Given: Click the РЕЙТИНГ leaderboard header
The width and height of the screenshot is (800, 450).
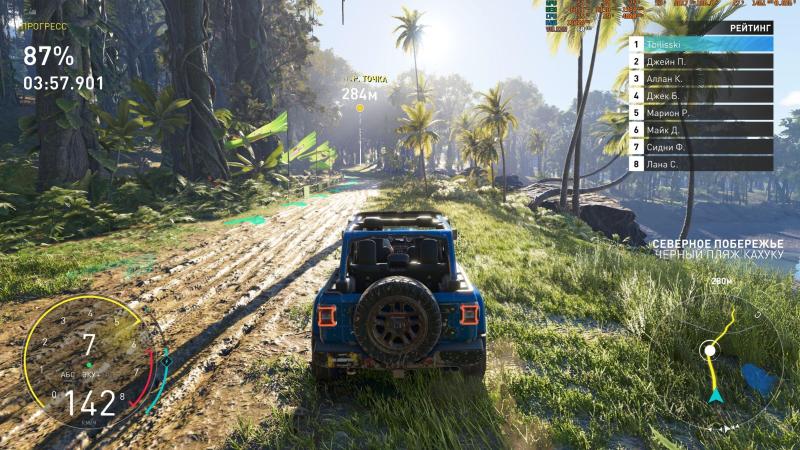Looking at the screenshot, I should [750, 28].
